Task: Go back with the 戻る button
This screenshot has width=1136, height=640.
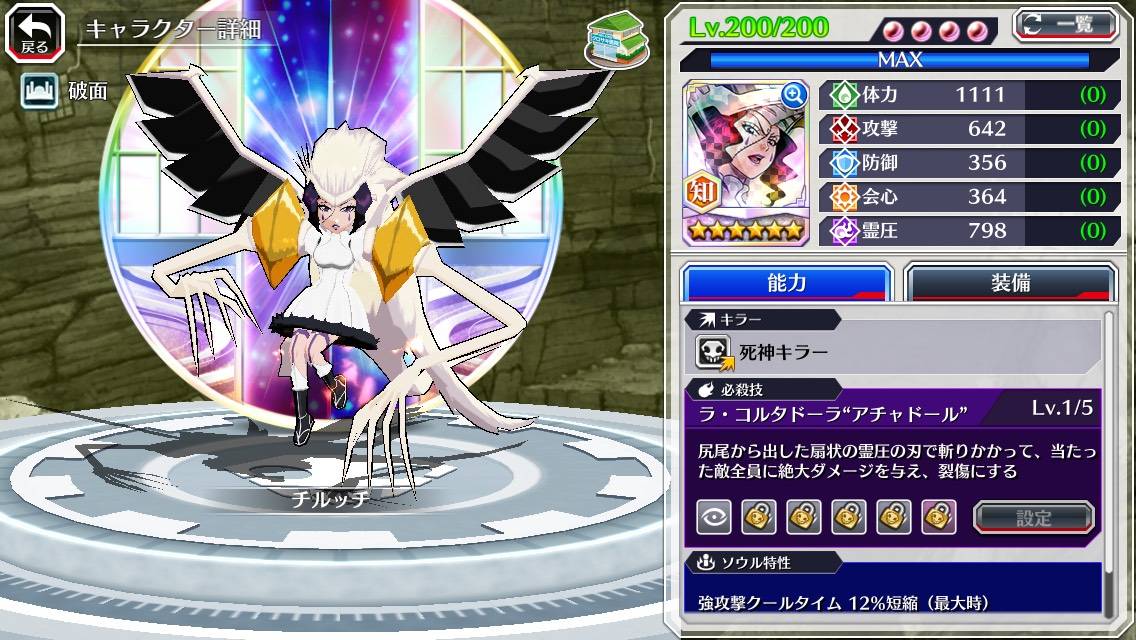Action: pos(34,33)
